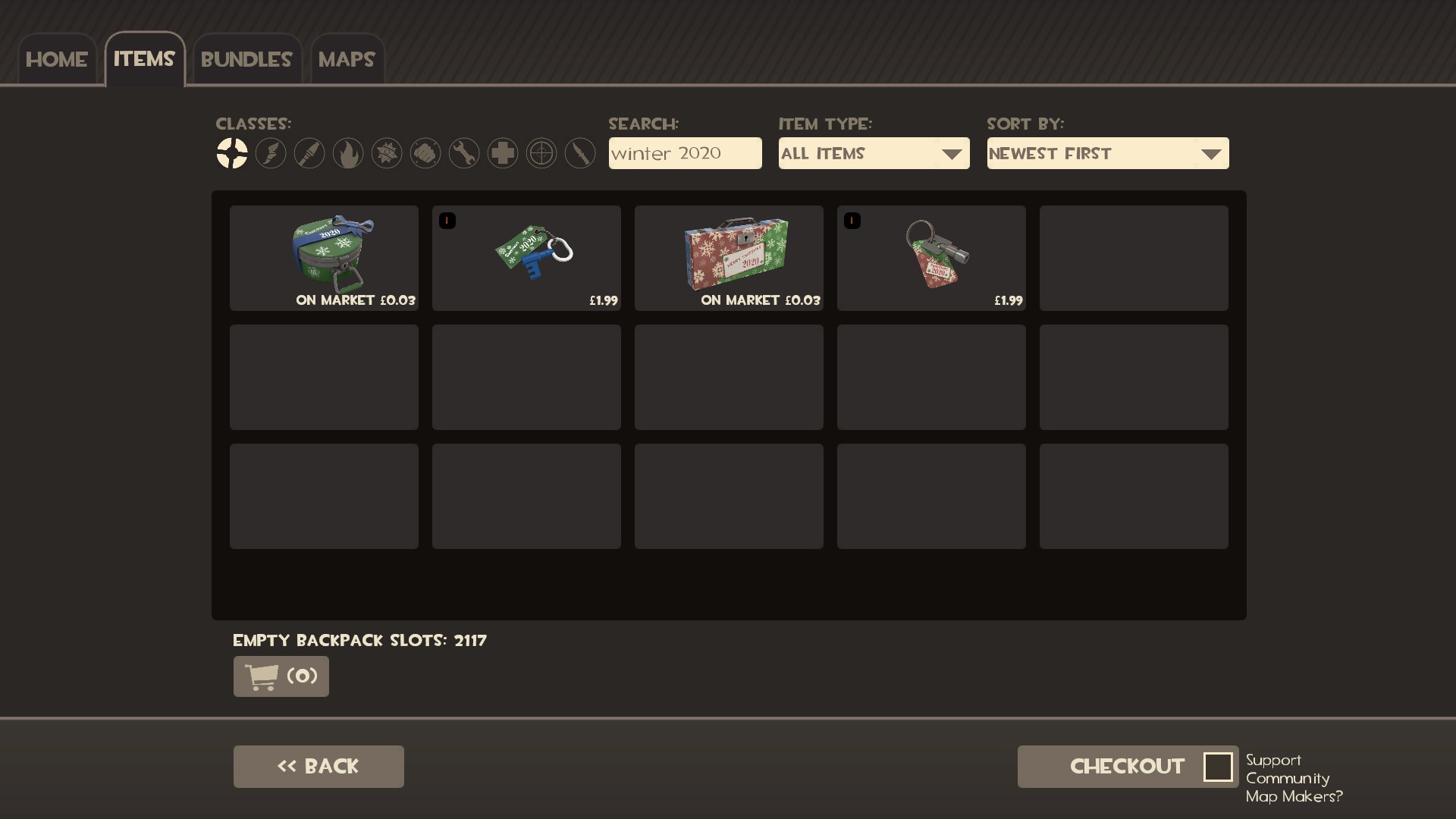The height and width of the screenshot is (819, 1456).
Task: Click the Back button
Action: 318,766
